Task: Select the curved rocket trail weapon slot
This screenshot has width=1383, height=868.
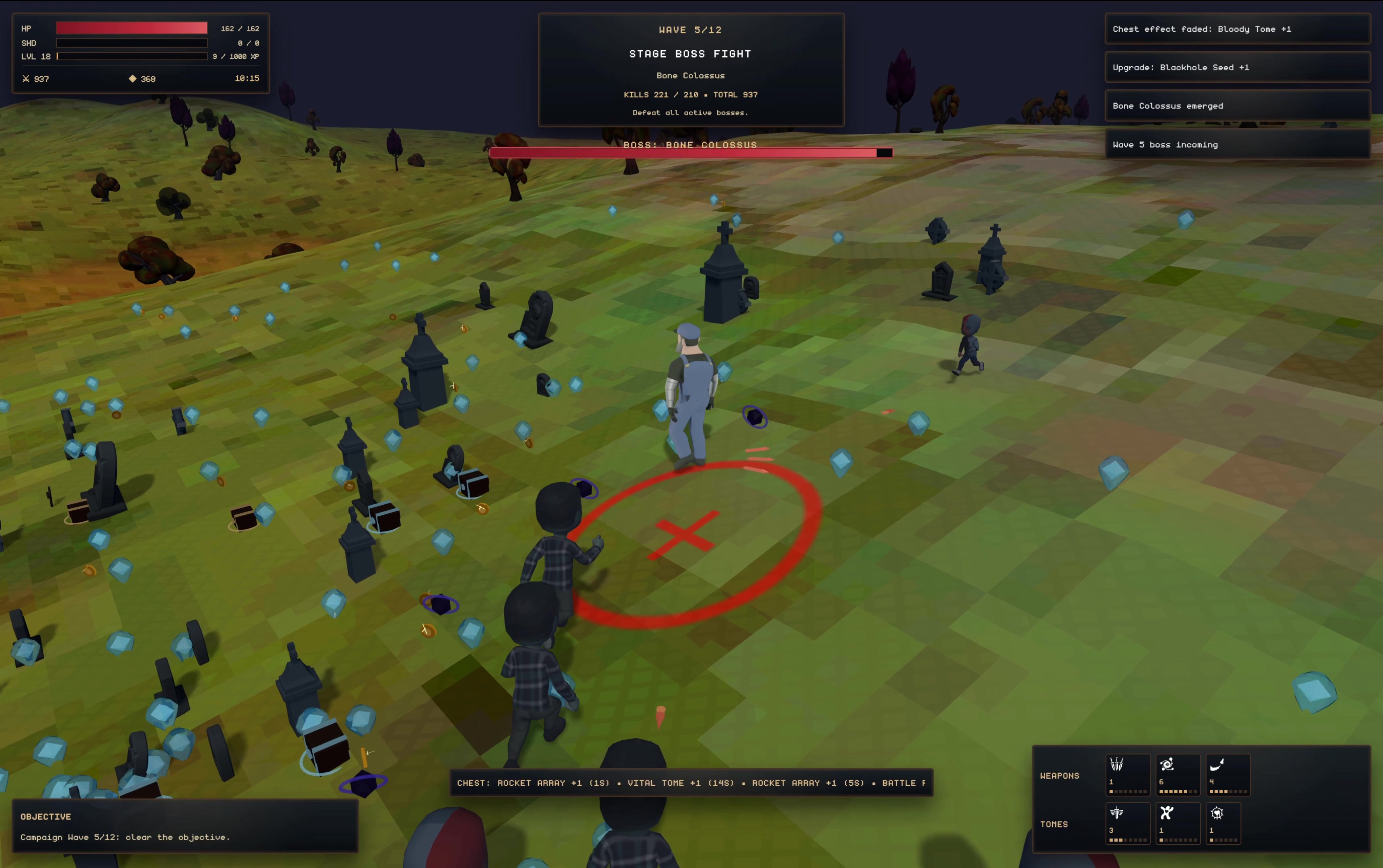Action: (1227, 774)
